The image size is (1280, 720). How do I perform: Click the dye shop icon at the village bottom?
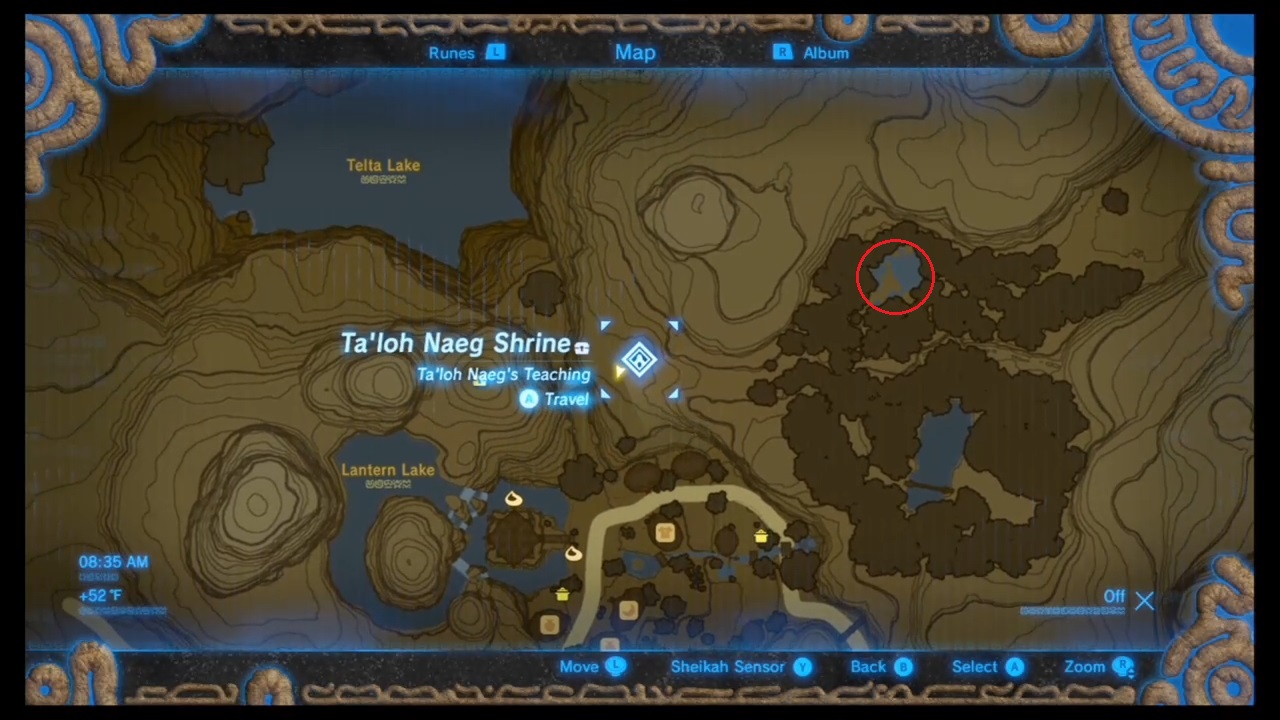(x=610, y=643)
